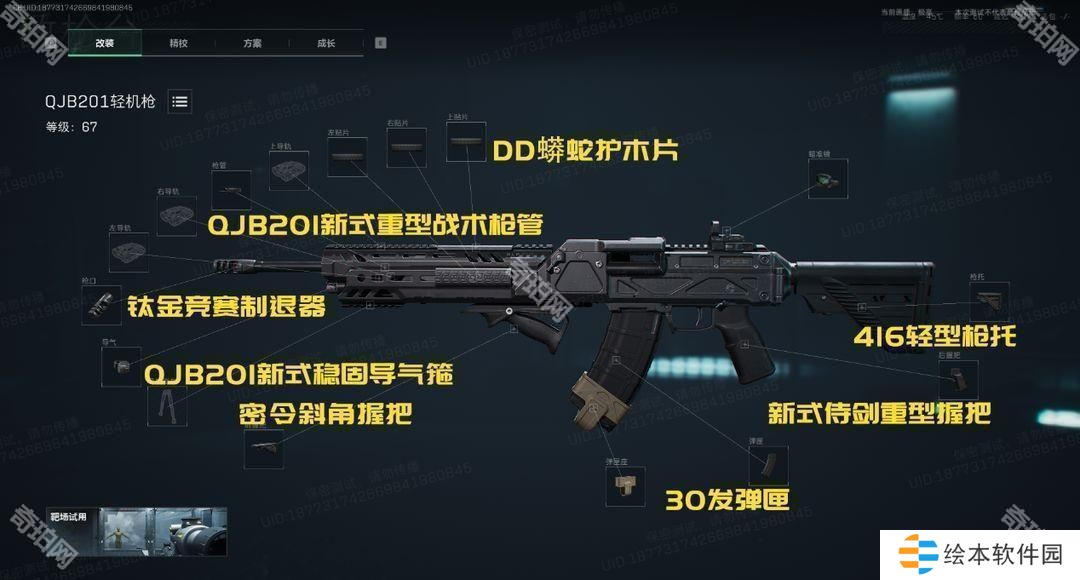Select the 右贴片 right panel slot
Image resolution: width=1080 pixels, height=580 pixels.
[x=406, y=147]
